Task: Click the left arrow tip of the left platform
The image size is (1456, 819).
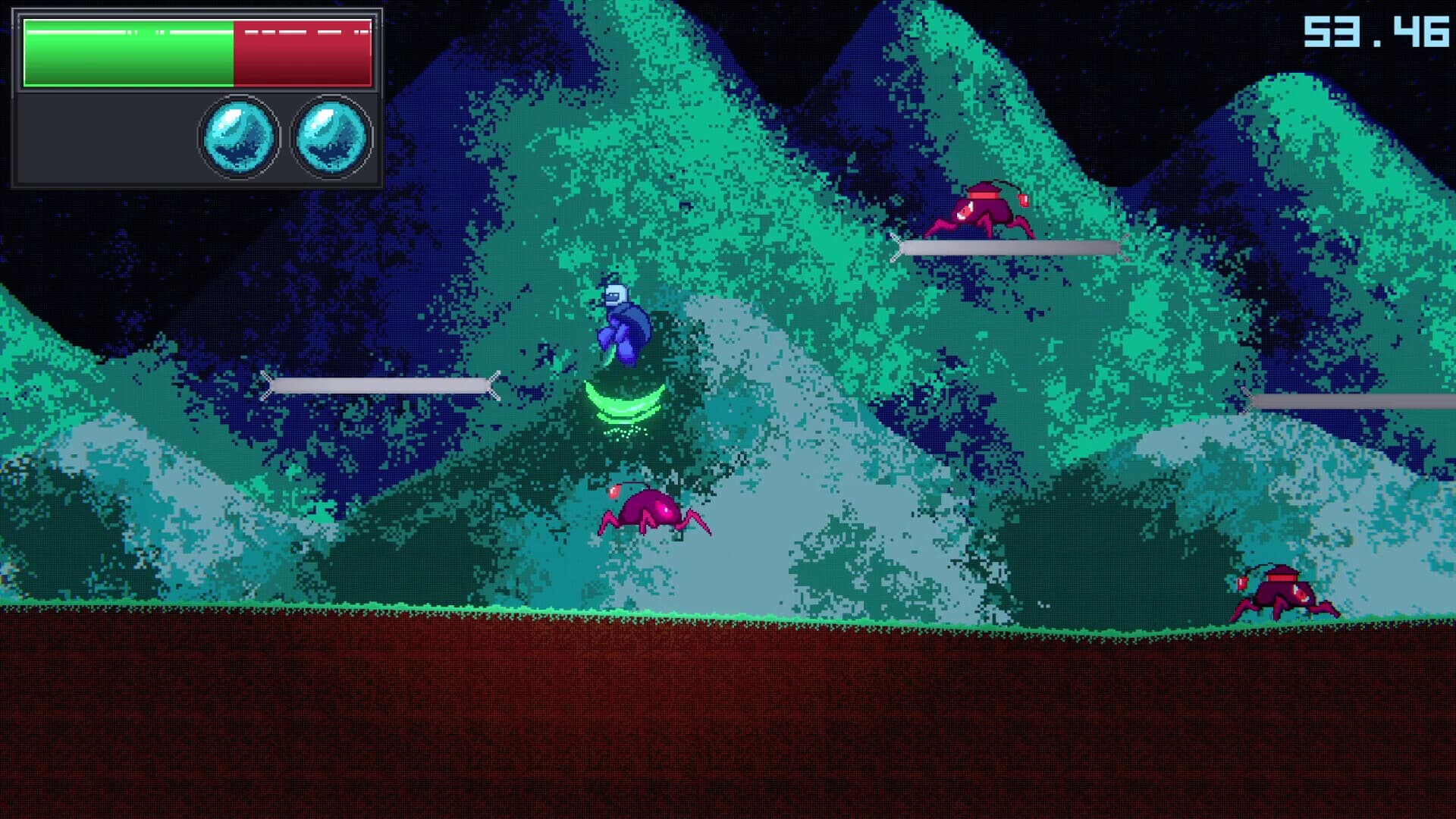Action: pyautogui.click(x=267, y=385)
